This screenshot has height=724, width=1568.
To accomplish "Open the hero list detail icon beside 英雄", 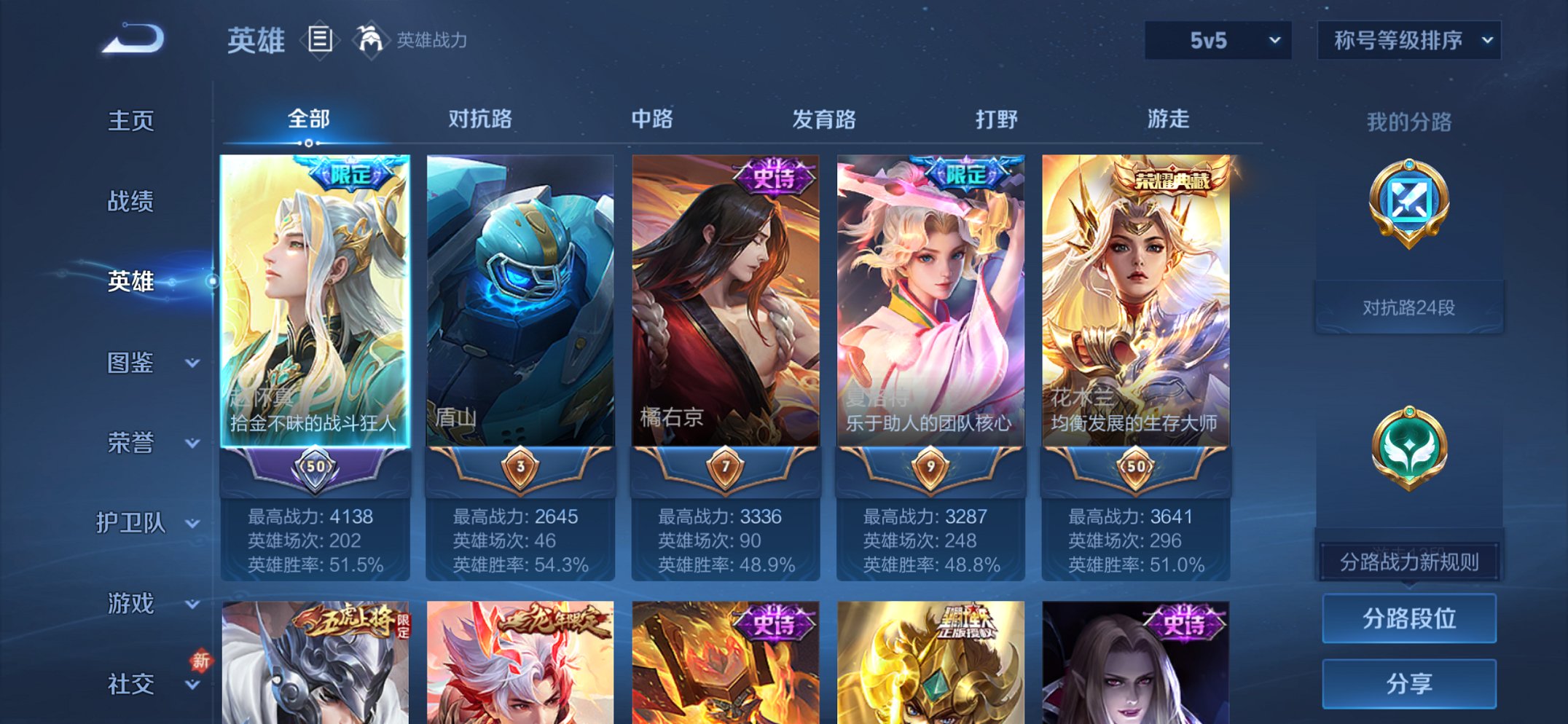I will [318, 40].
